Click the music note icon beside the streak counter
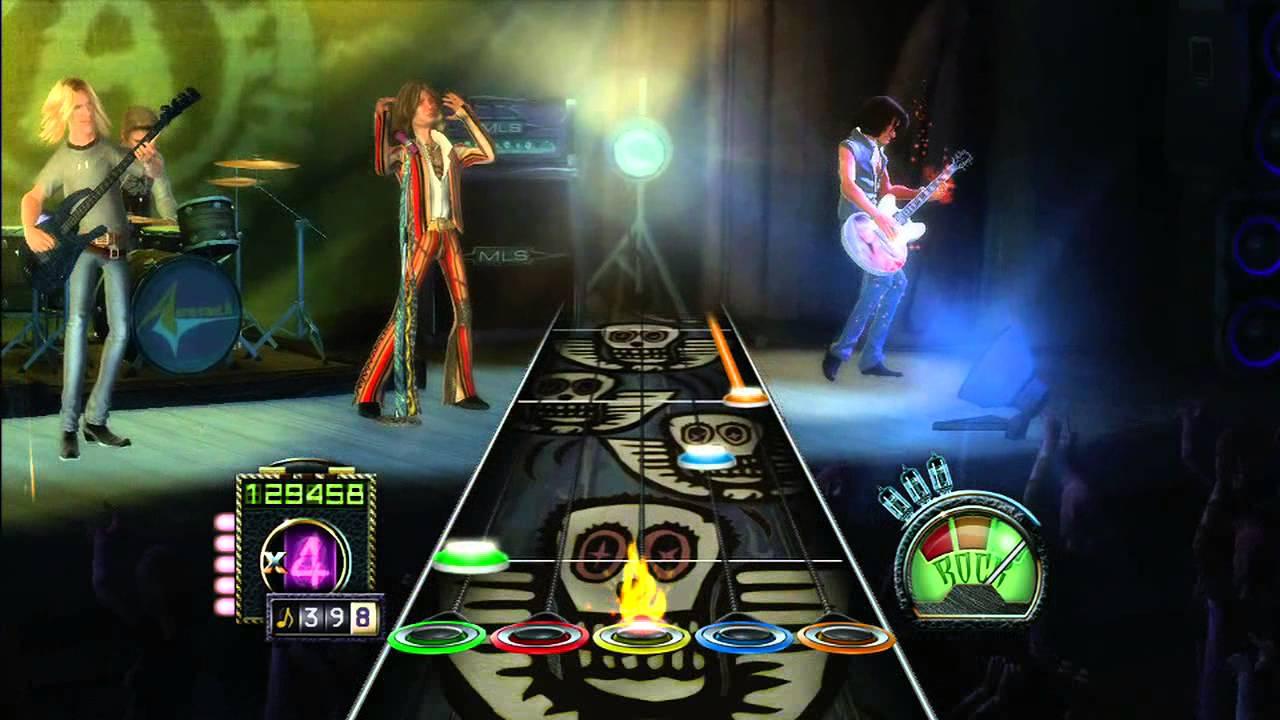The image size is (1280, 720). tap(286, 616)
